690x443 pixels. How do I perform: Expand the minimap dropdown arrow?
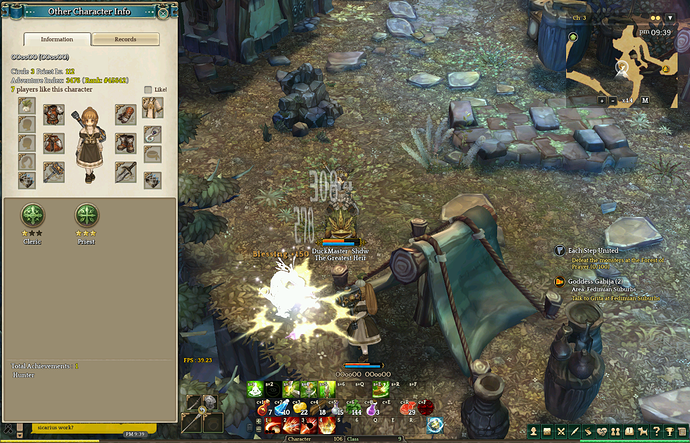(670, 18)
